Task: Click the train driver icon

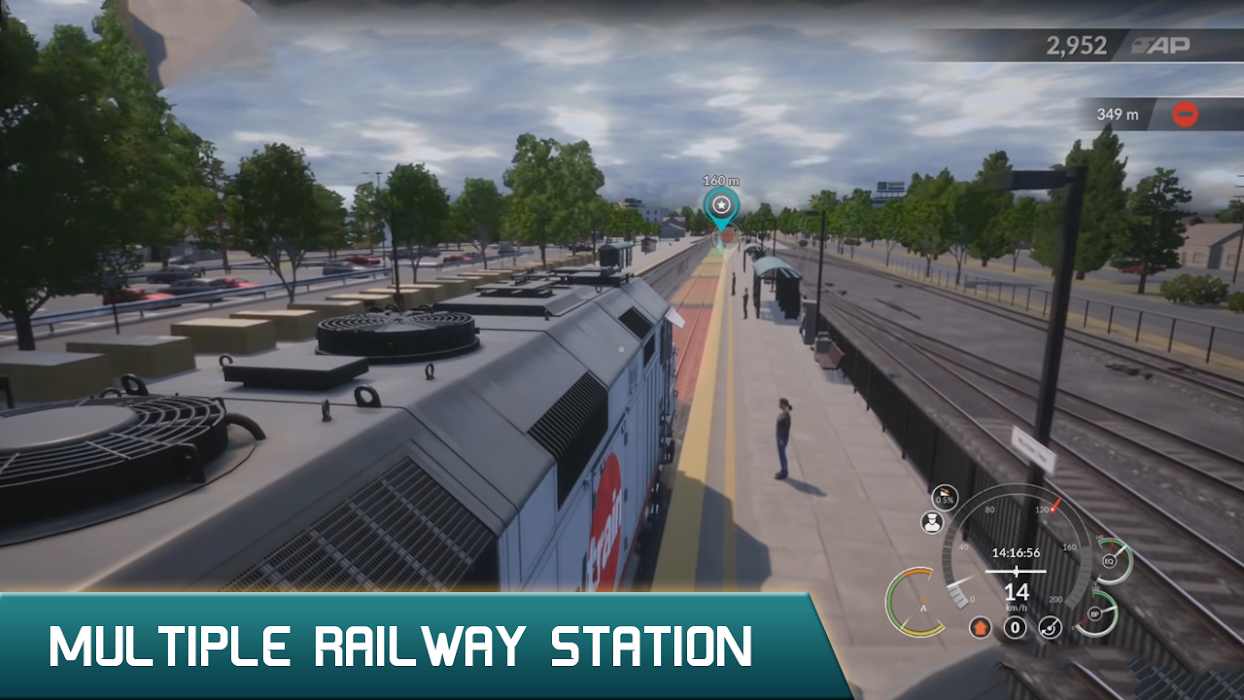Action: pos(932,522)
